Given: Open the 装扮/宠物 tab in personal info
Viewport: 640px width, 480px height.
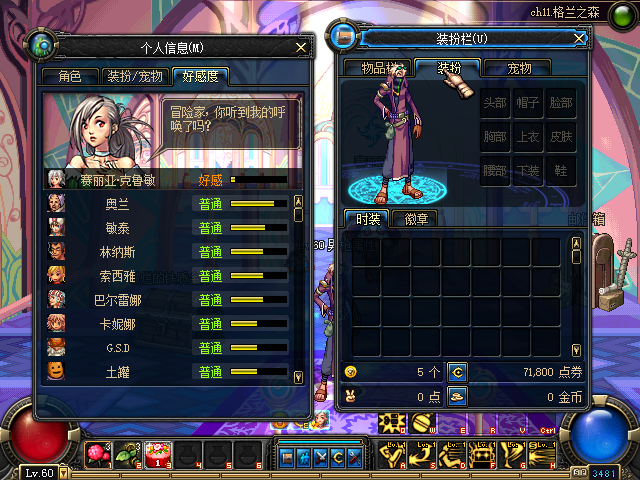Looking at the screenshot, I should point(134,76).
